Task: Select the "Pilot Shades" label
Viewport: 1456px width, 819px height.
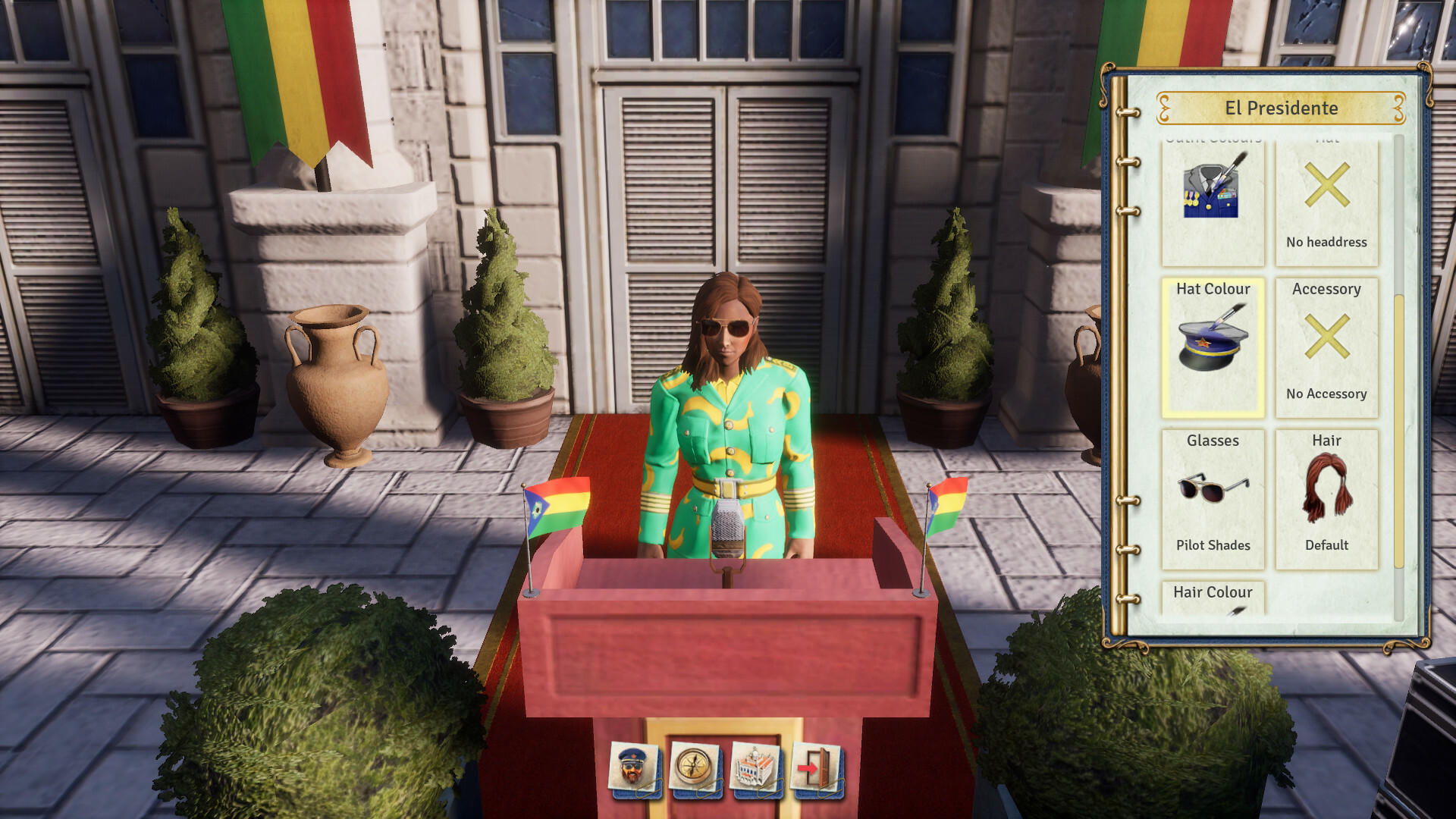Action: point(1213,545)
